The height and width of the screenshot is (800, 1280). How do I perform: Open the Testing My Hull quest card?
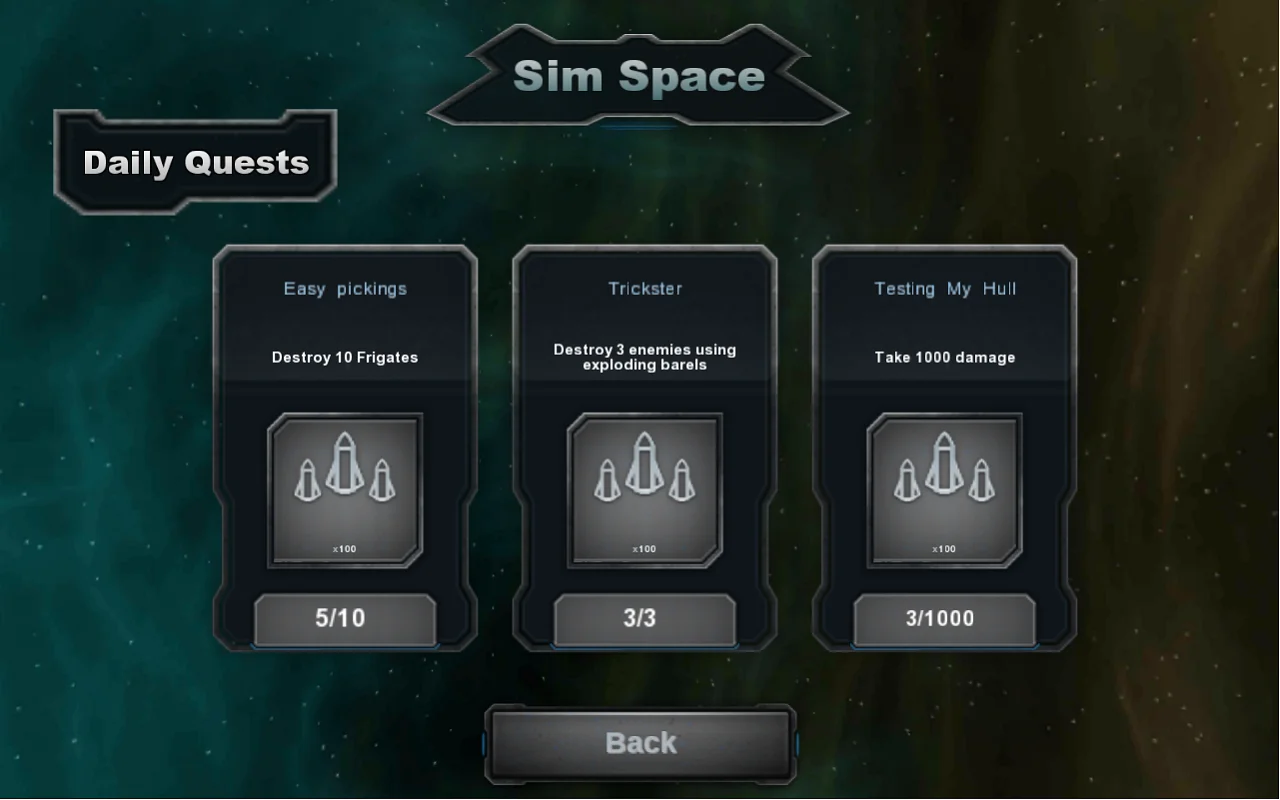pos(943,445)
